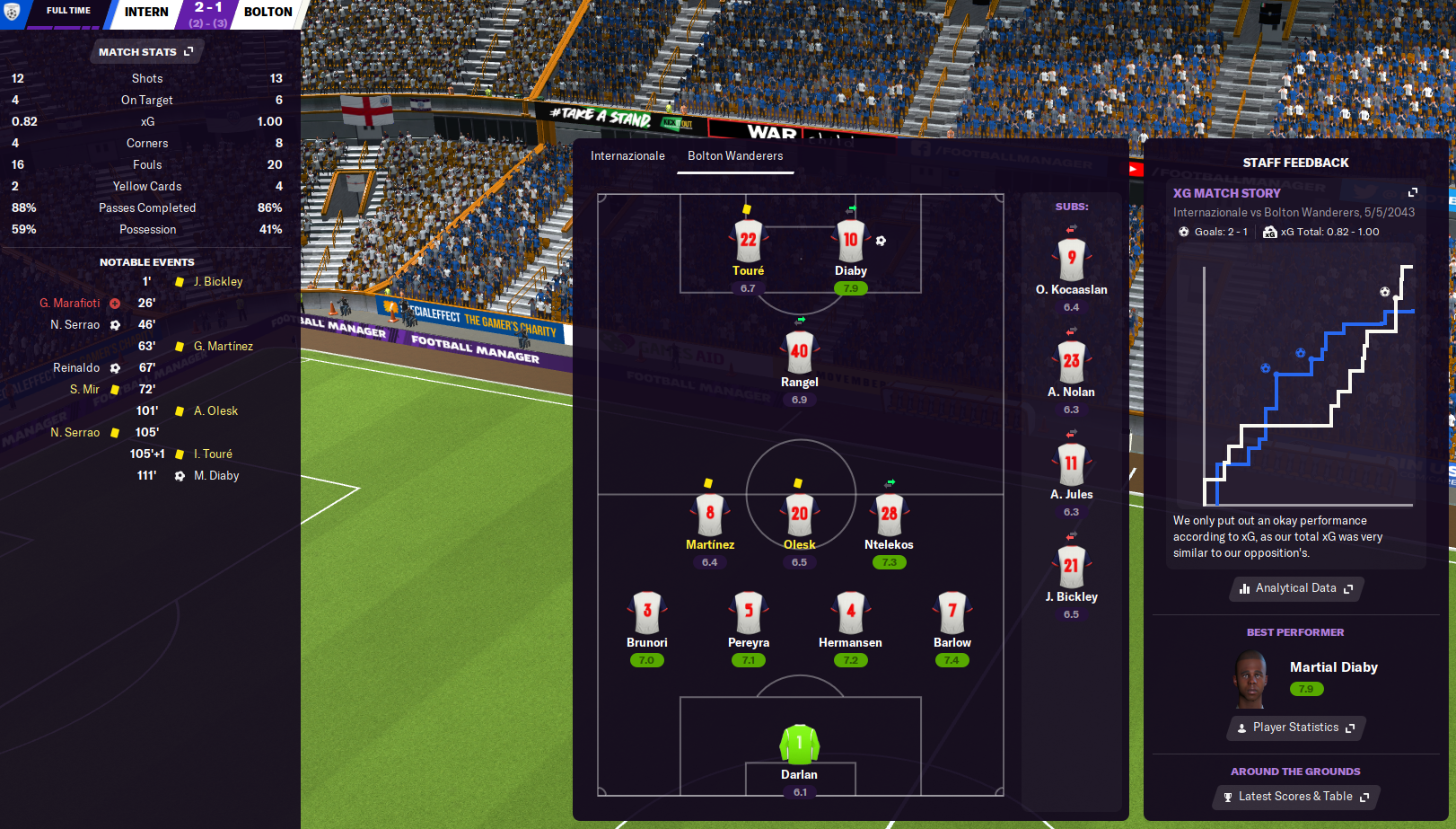The height and width of the screenshot is (829, 1456).
Task: Open the Analytical Data view
Action: coord(1295,588)
